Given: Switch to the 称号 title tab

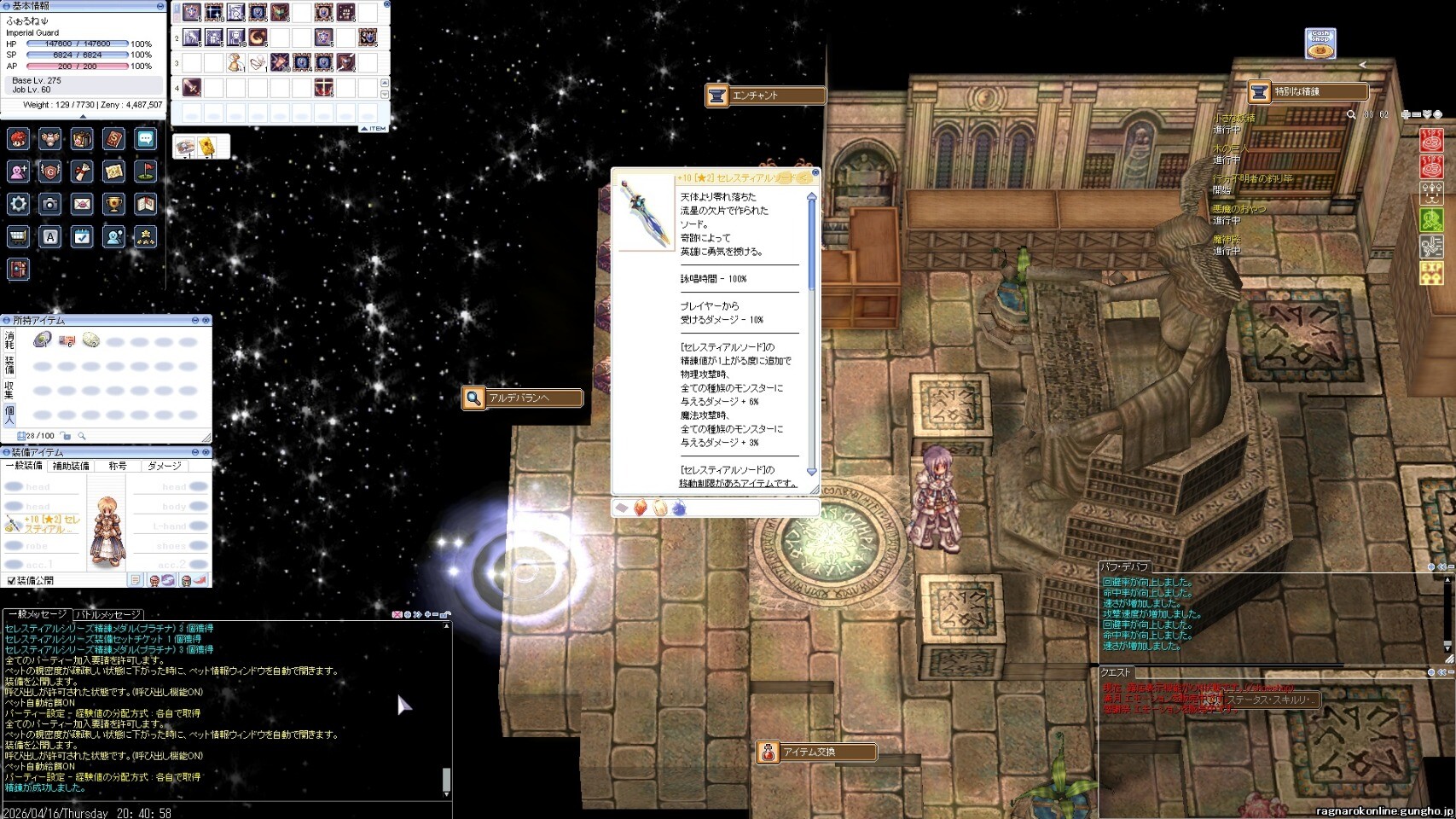Looking at the screenshot, I should click(118, 466).
